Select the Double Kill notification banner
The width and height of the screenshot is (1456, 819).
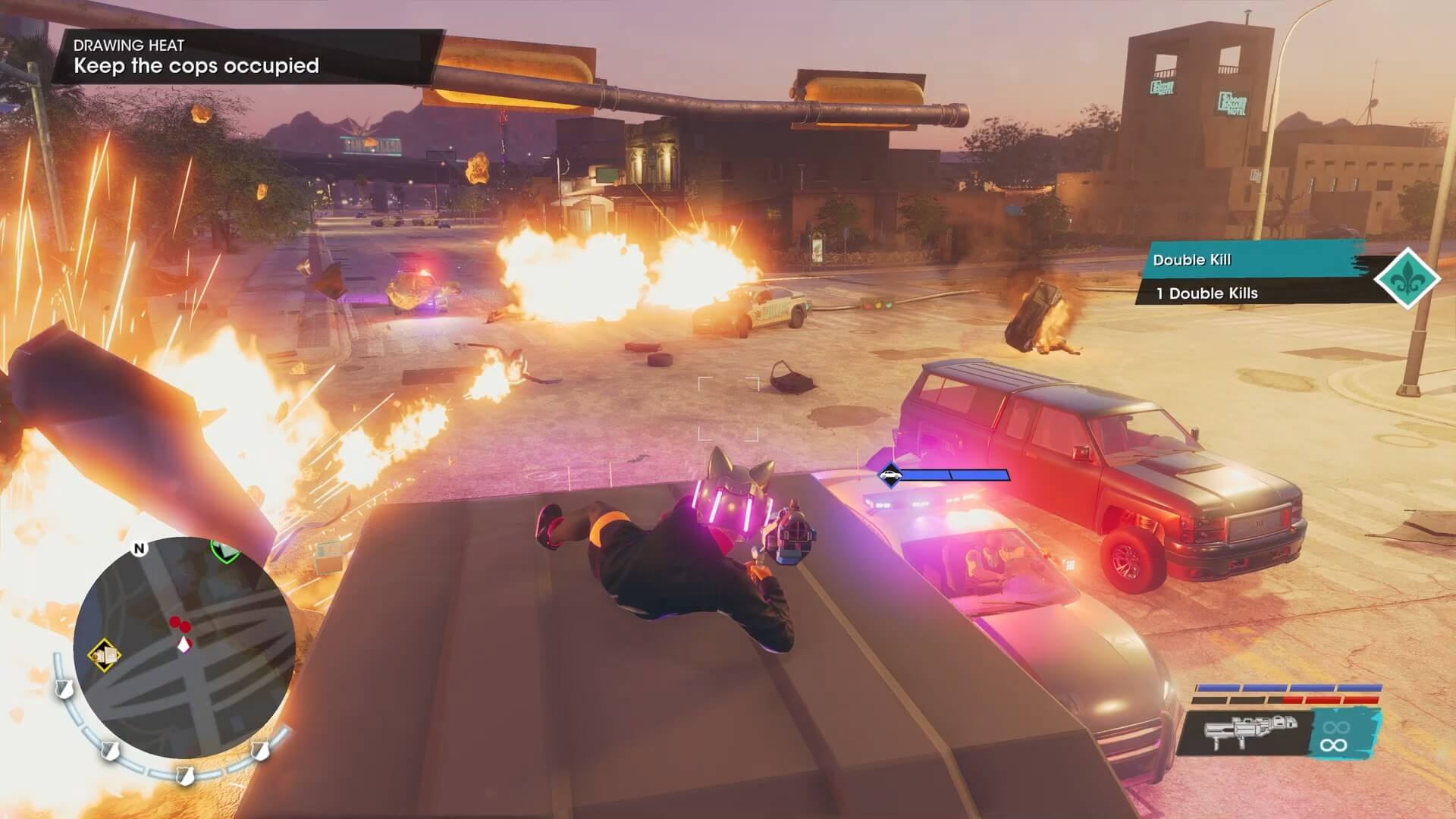[1251, 260]
